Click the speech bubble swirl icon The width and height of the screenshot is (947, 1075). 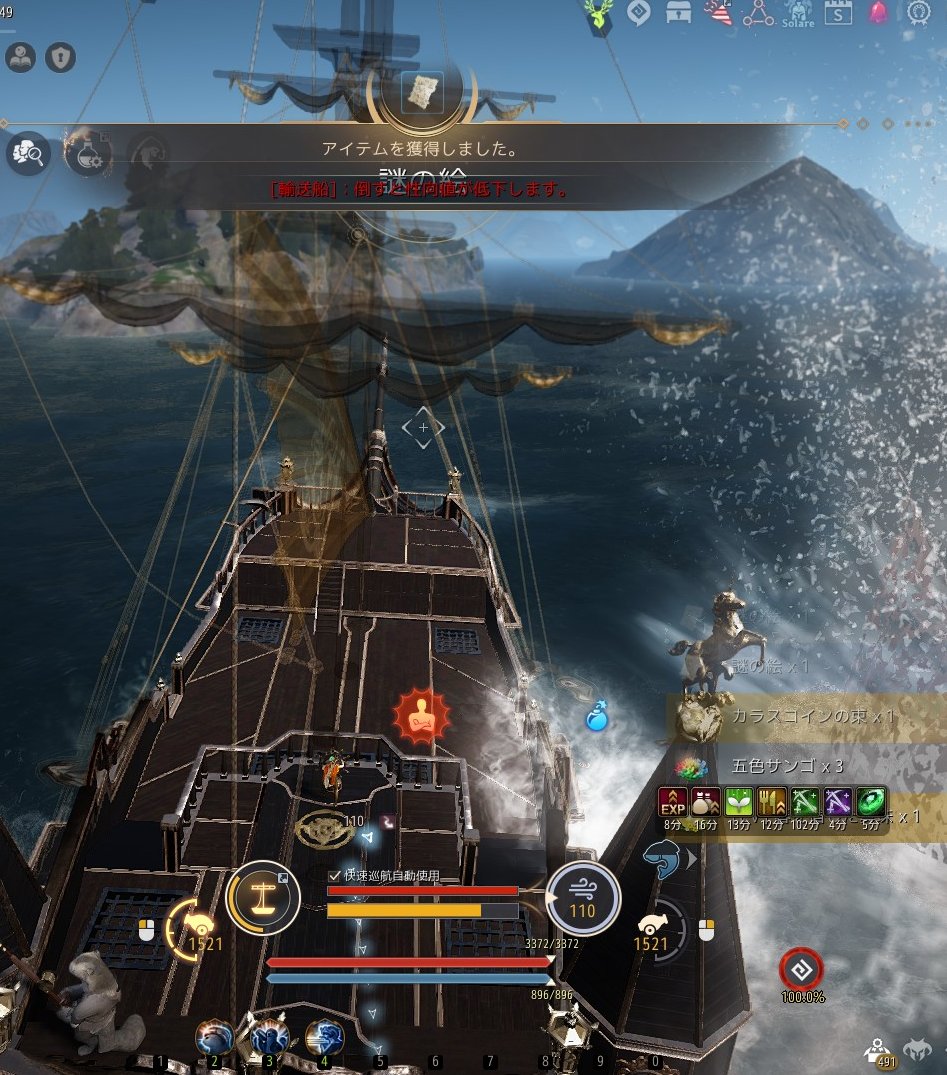tap(638, 13)
